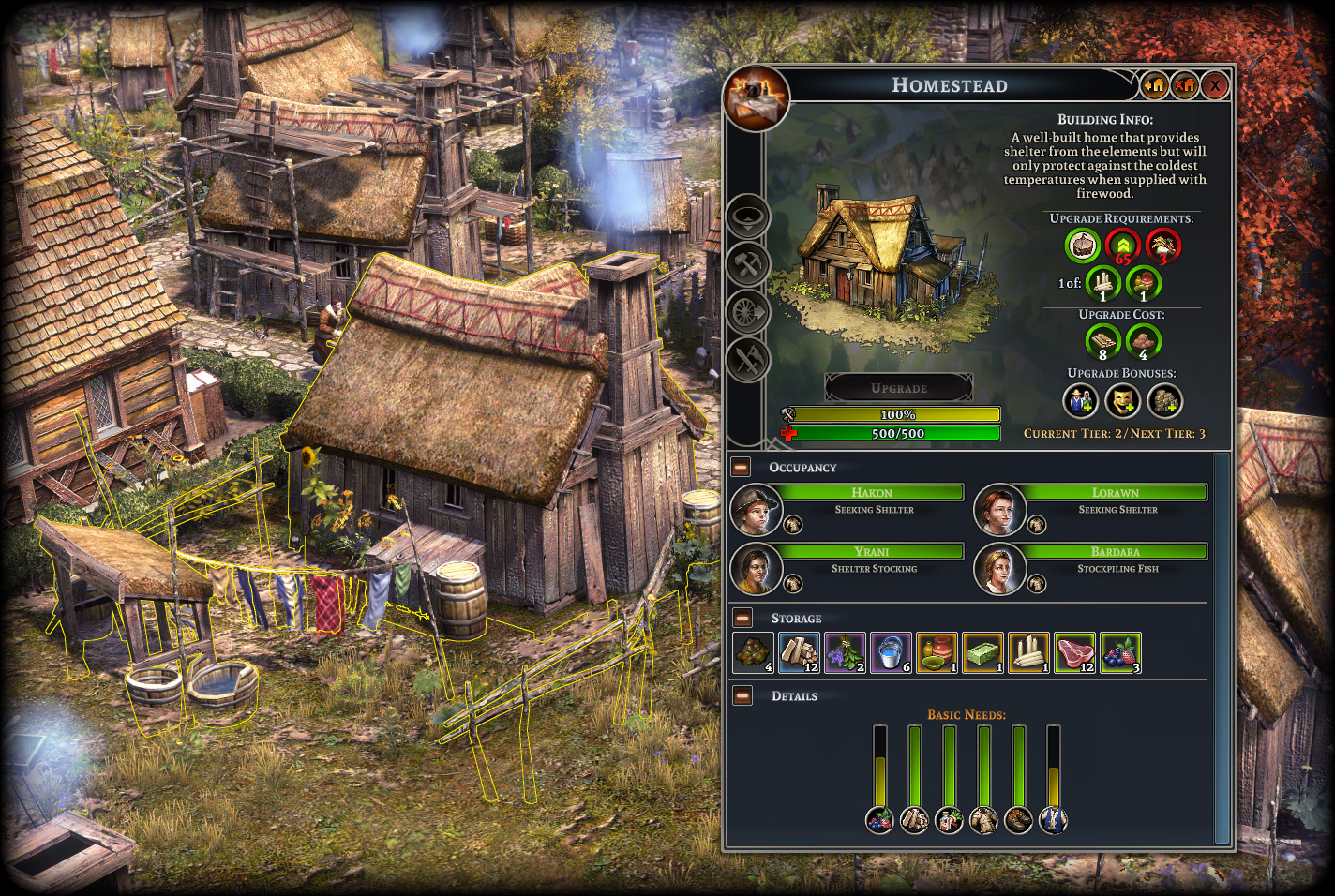Viewport: 1335px width, 896px height.
Task: Collapse the Details section
Action: [x=742, y=695]
